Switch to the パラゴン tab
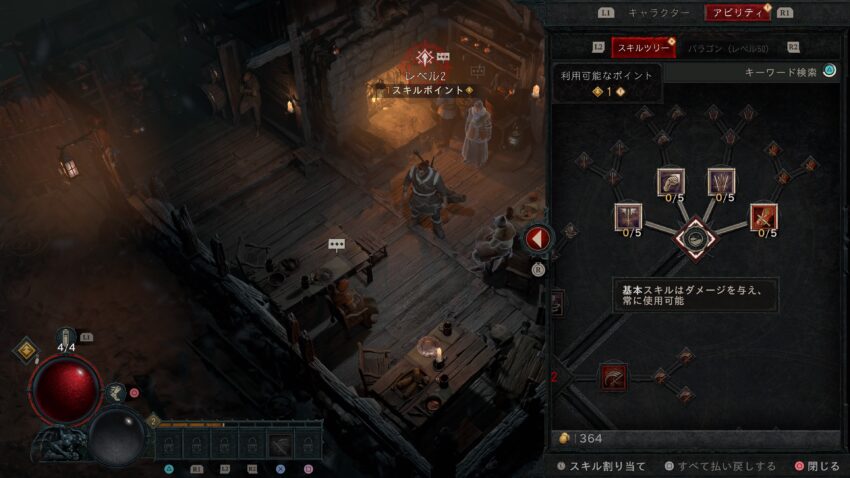 (x=730, y=47)
